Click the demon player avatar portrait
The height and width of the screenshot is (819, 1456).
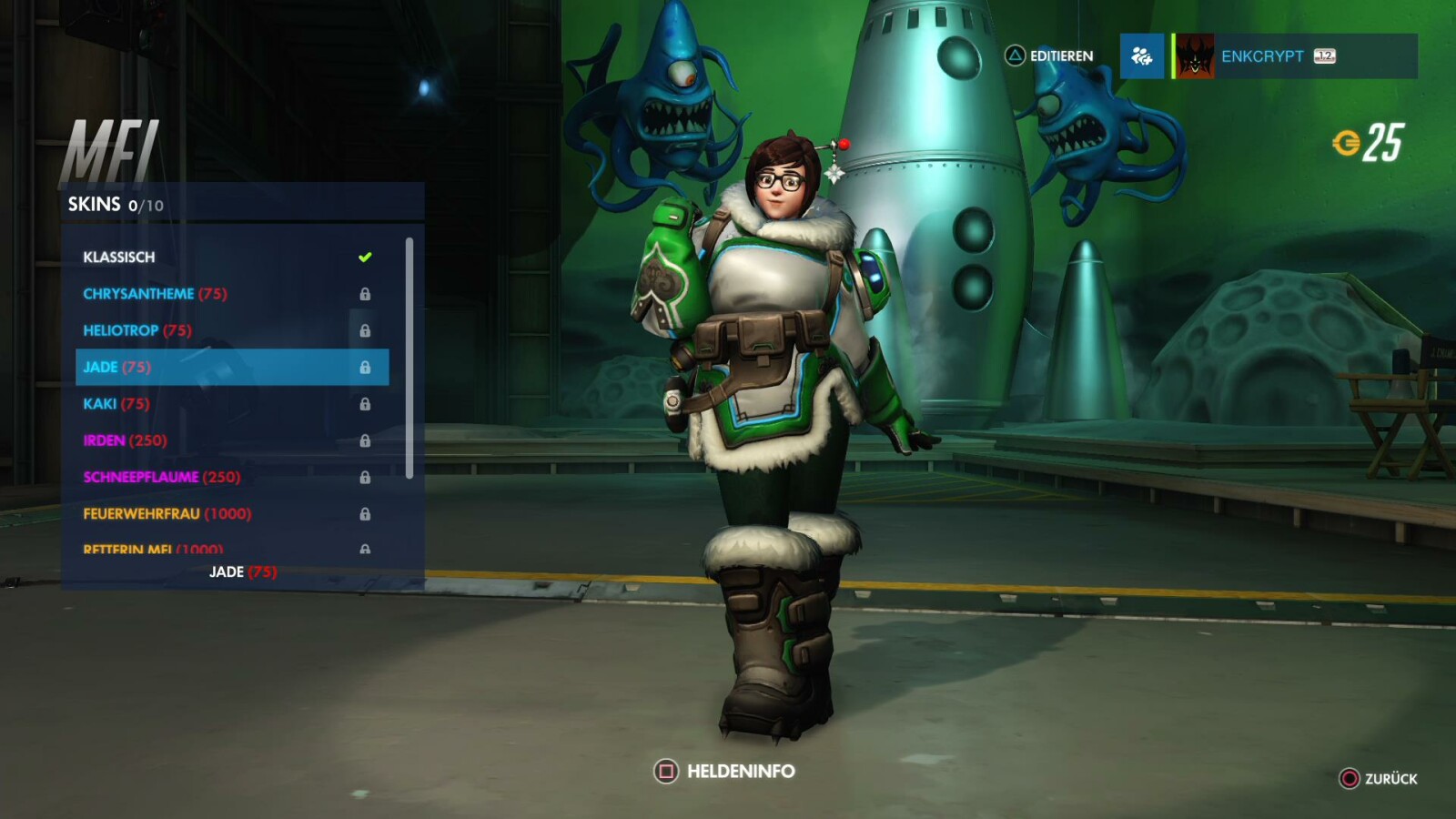click(x=1195, y=56)
